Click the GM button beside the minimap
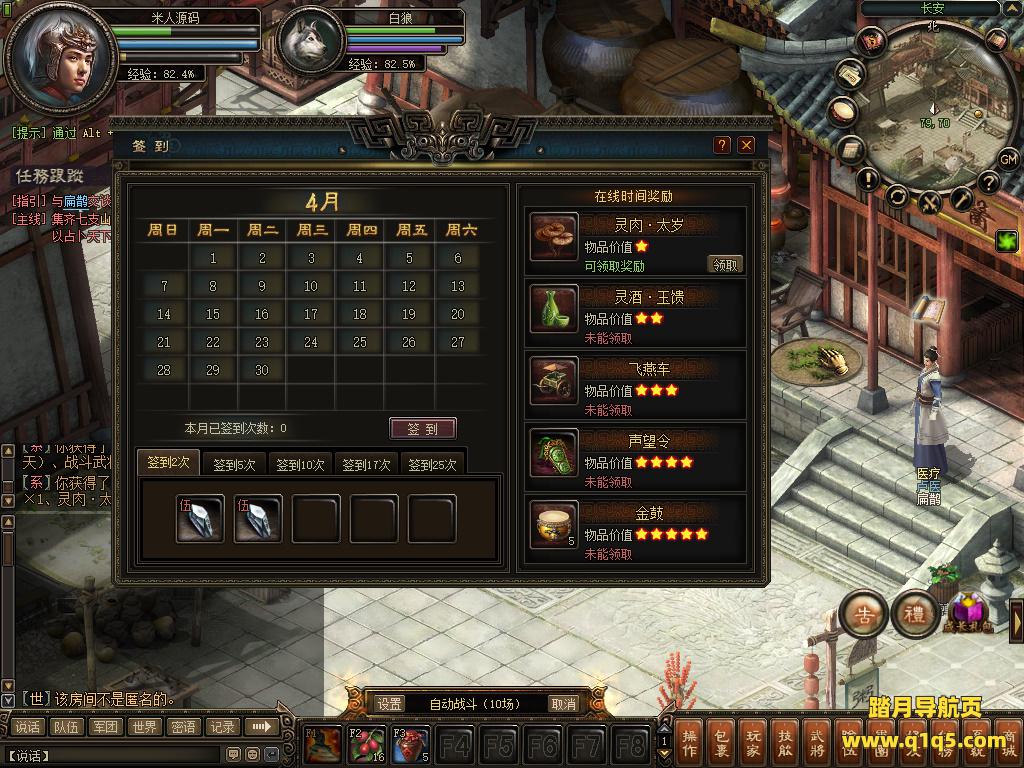Image resolution: width=1024 pixels, height=768 pixels. (1008, 159)
